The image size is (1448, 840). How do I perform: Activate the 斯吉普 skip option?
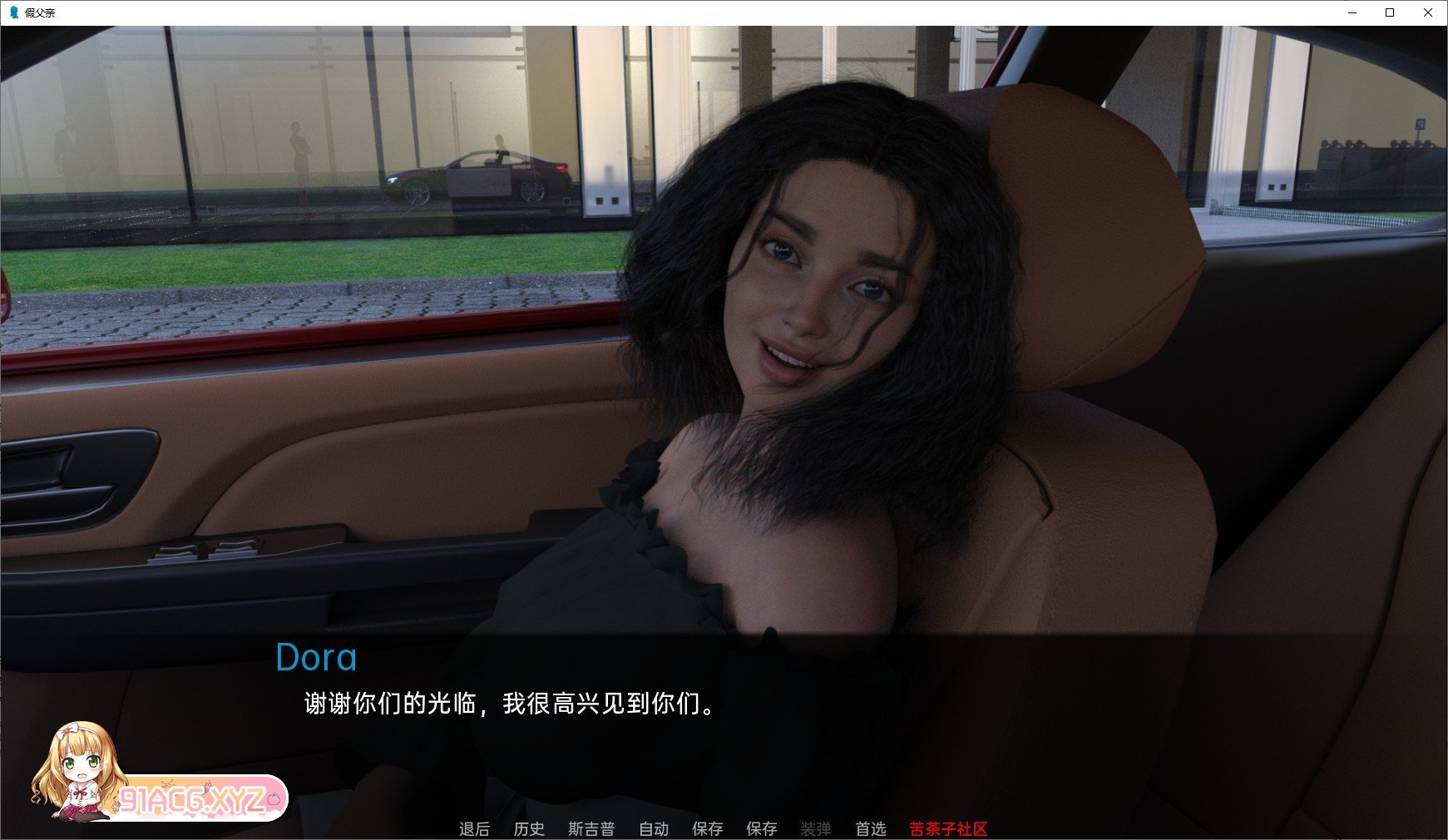(x=591, y=828)
